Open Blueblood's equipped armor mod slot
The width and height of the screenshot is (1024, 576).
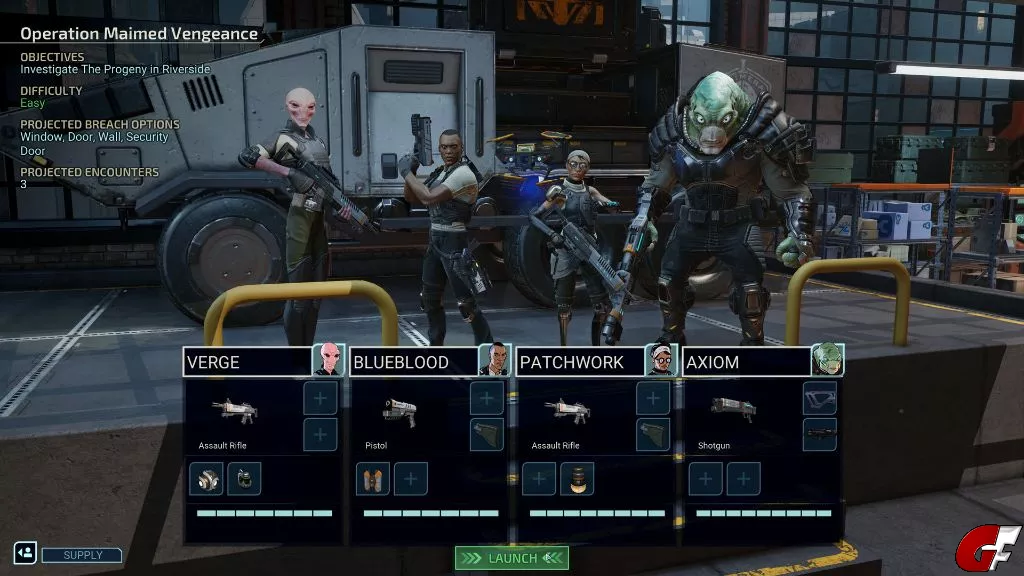[x=487, y=435]
